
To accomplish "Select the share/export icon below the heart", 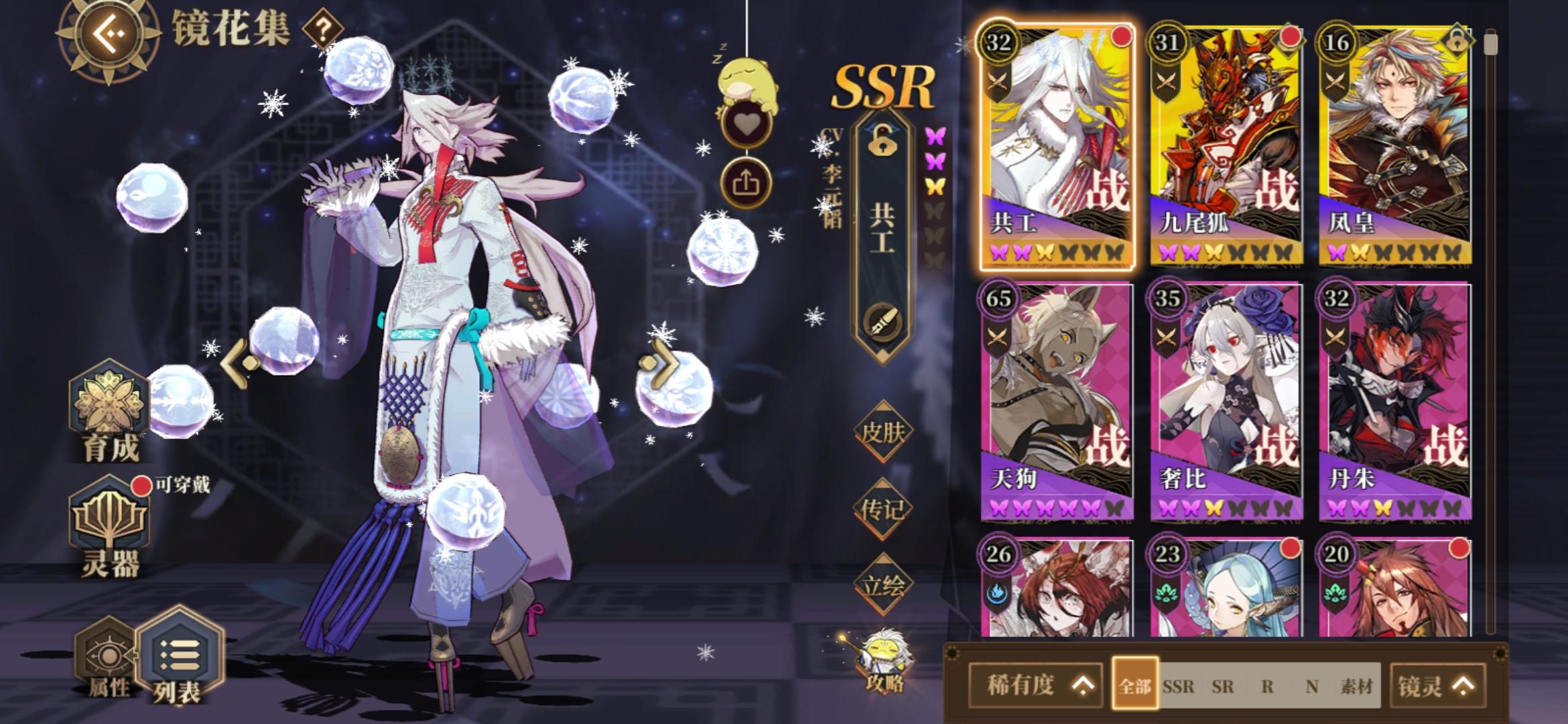I will (747, 181).
